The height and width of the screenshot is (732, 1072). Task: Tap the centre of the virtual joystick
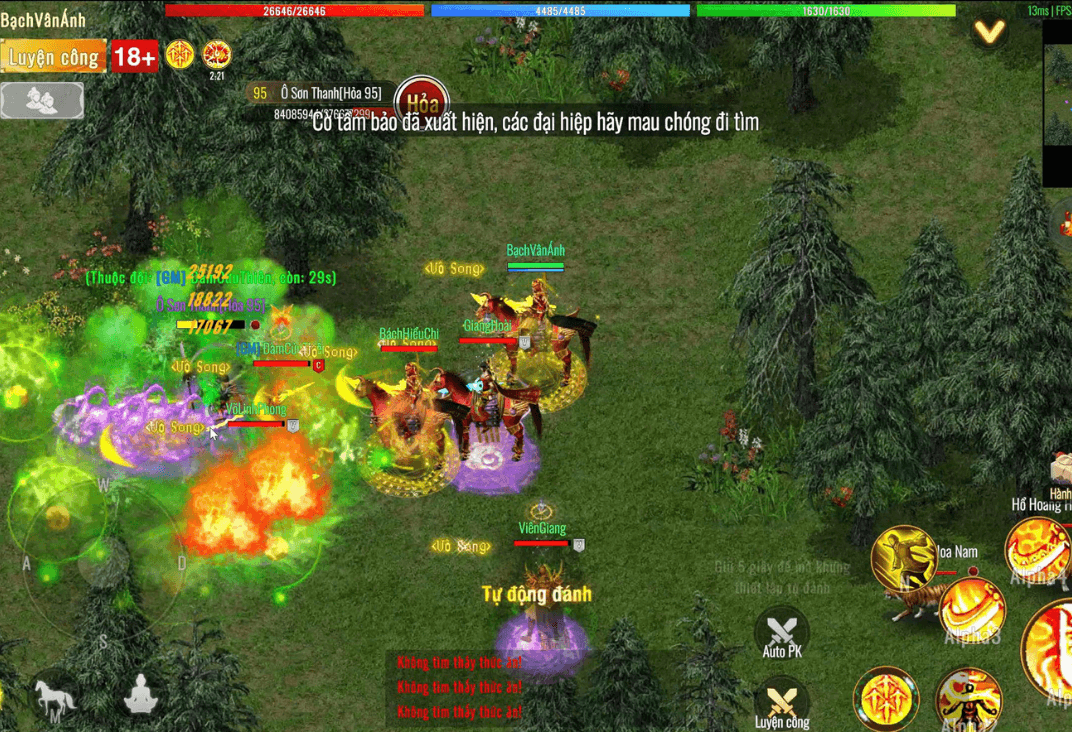(100, 563)
